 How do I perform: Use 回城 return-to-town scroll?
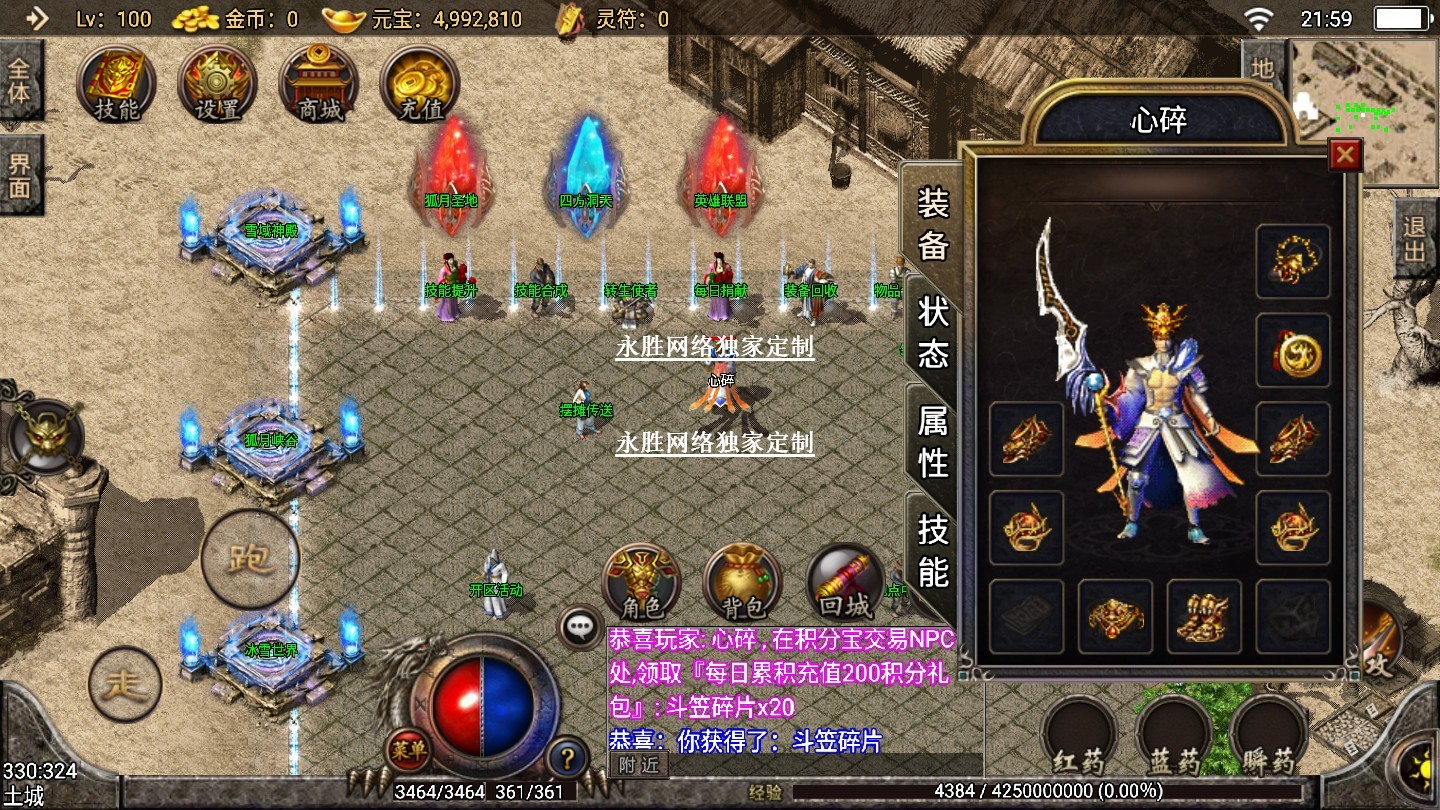pyautogui.click(x=845, y=583)
